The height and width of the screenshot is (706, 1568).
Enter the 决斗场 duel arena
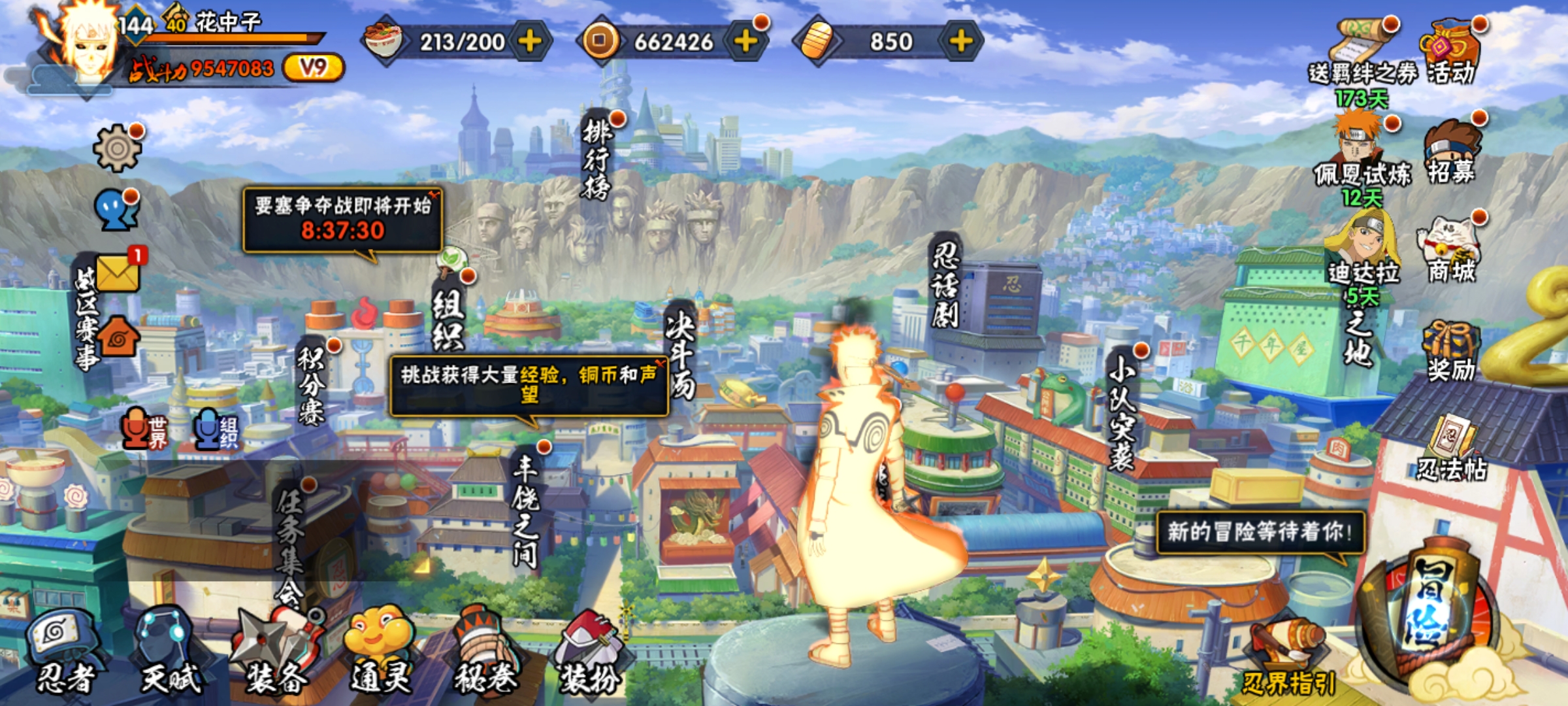point(679,353)
